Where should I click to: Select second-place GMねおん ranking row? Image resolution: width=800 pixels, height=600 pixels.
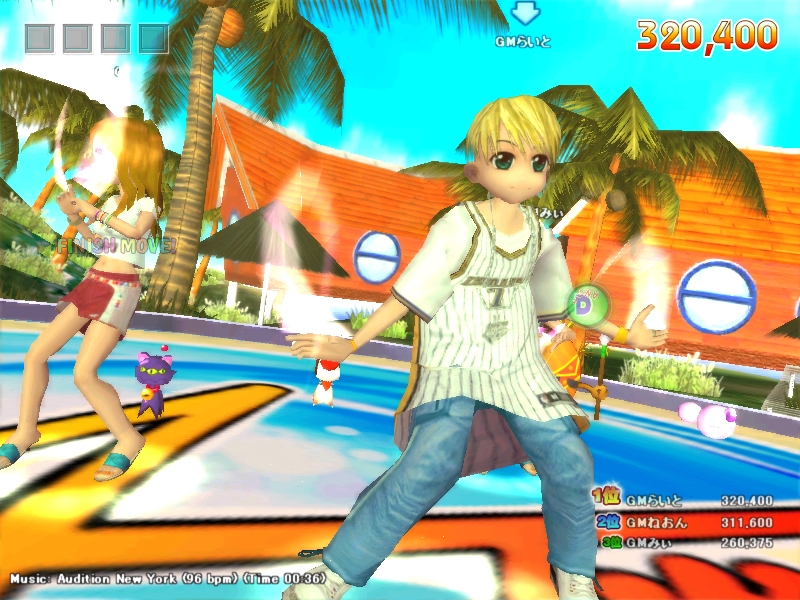tap(685, 522)
